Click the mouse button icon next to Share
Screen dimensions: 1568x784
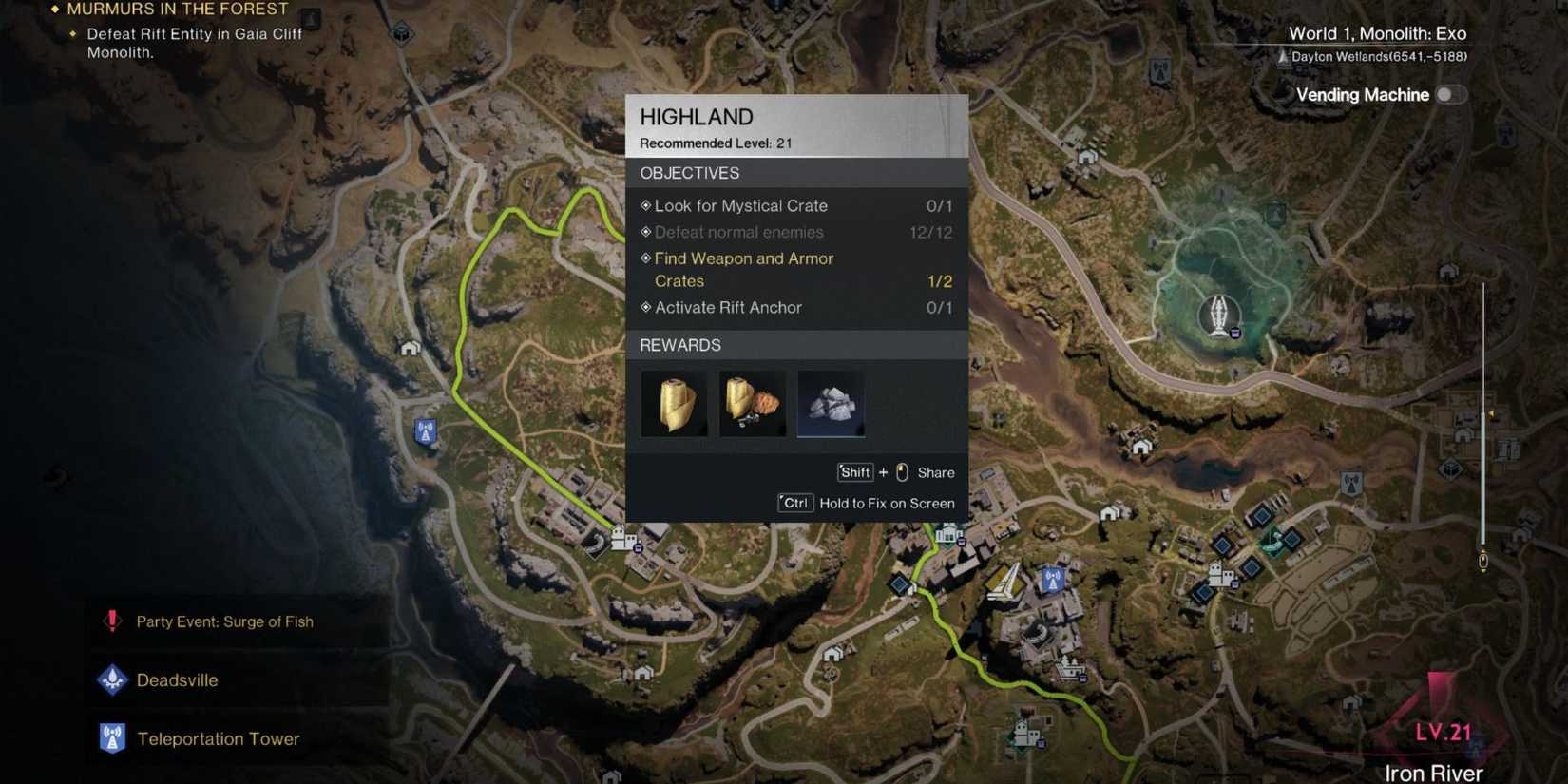(x=901, y=472)
